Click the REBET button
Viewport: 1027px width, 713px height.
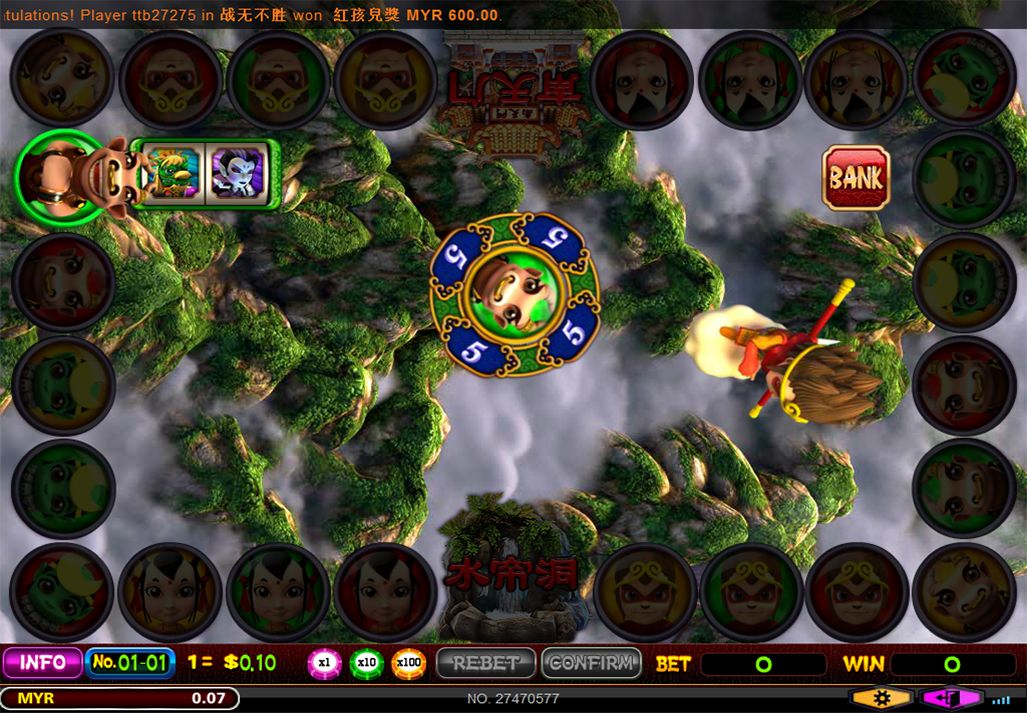[x=486, y=662]
